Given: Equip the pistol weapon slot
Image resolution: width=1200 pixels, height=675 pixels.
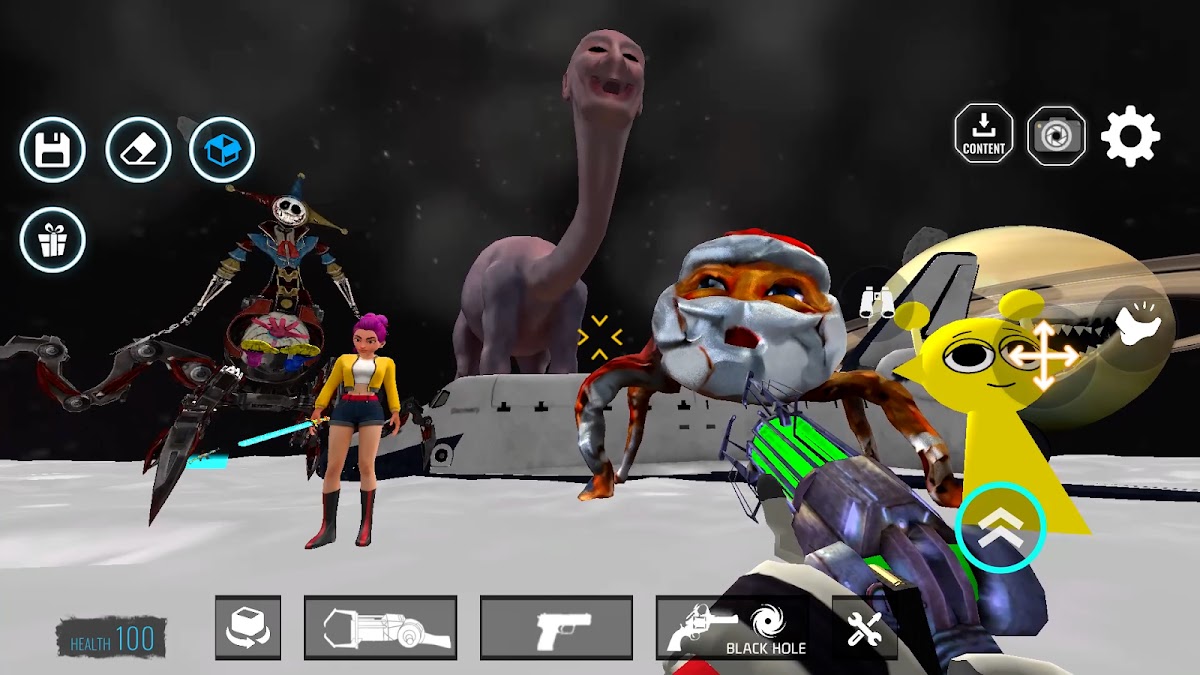Looking at the screenshot, I should point(556,628).
